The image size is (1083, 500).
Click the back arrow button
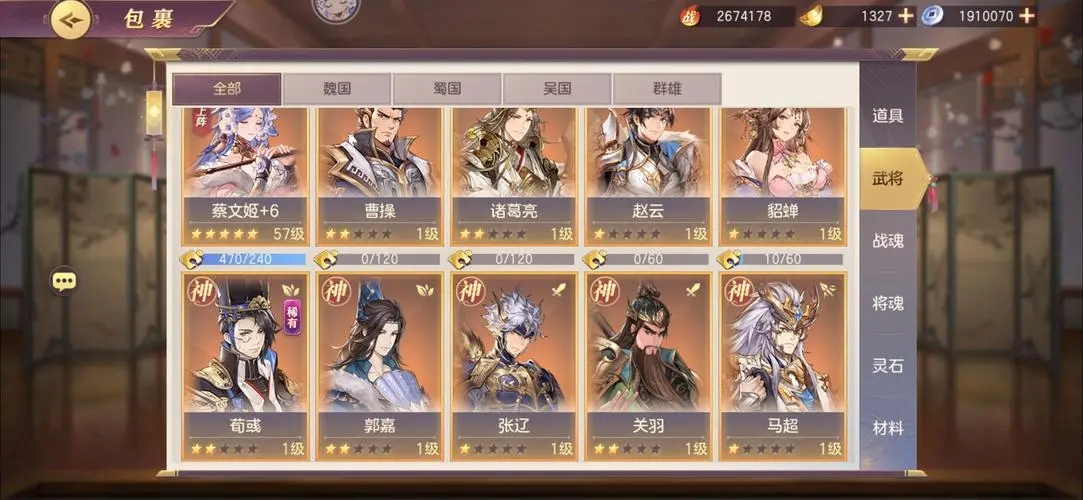point(70,19)
